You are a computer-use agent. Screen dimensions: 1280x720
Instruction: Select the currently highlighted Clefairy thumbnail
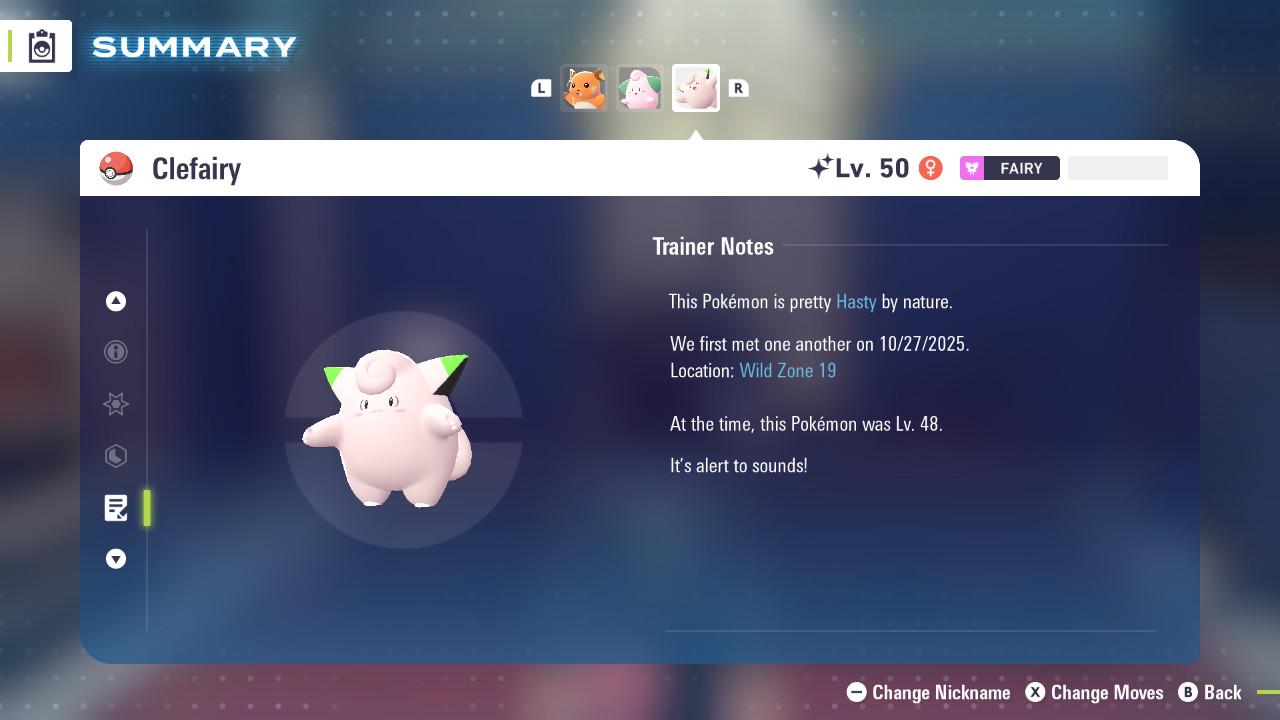pos(696,88)
